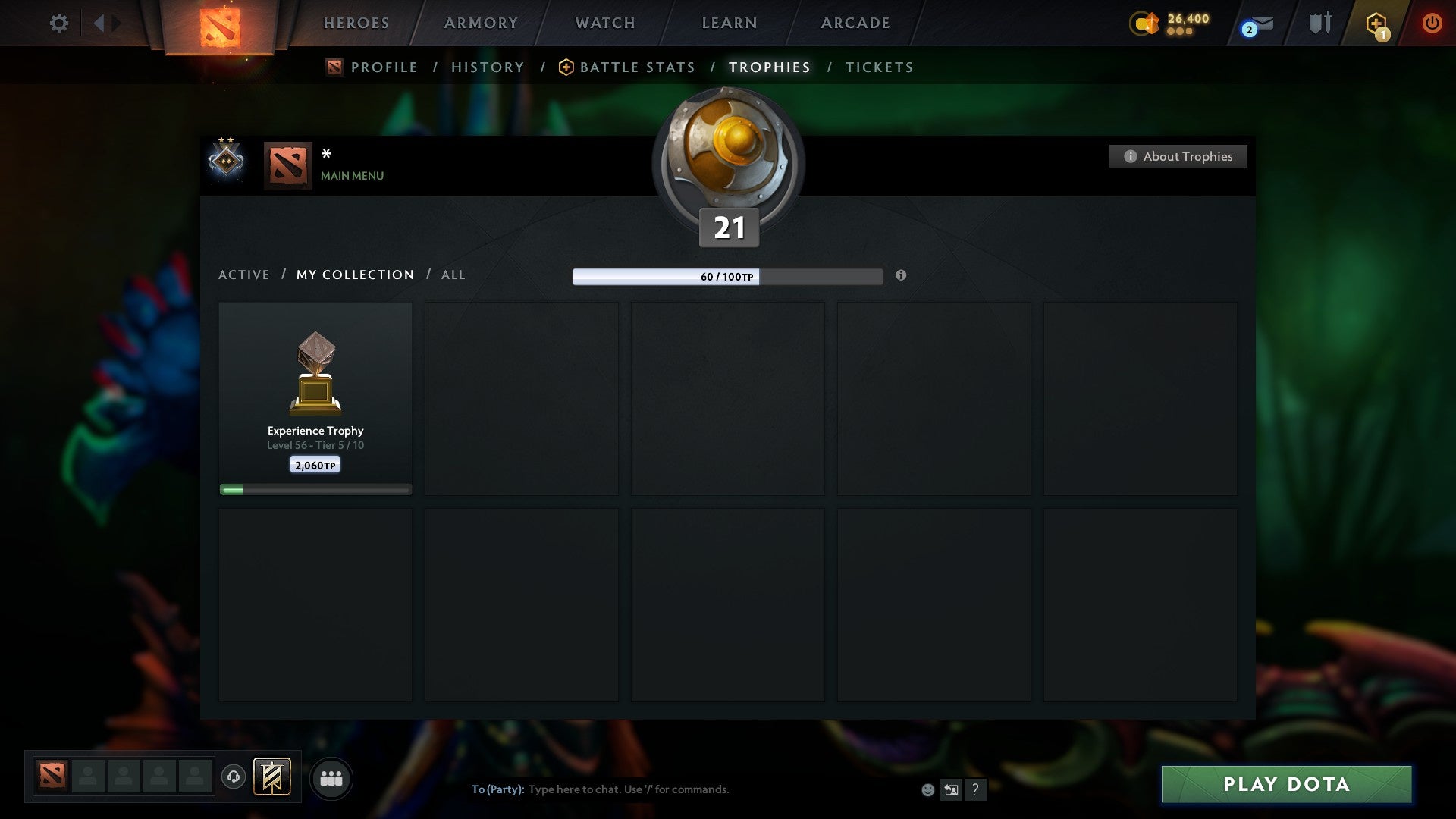Select the BATTLE STATS tab
Image resolution: width=1456 pixels, height=819 pixels.
(636, 67)
